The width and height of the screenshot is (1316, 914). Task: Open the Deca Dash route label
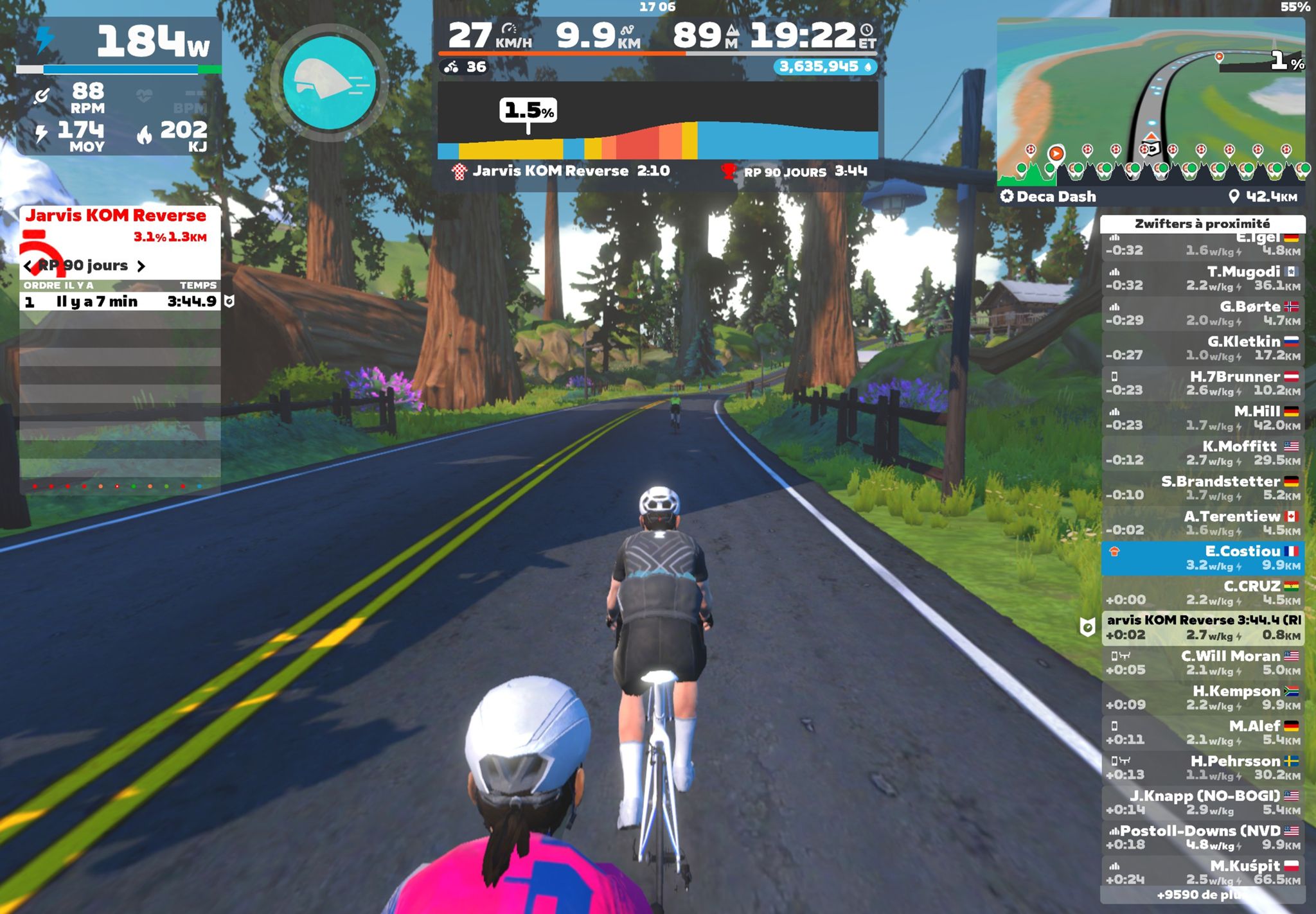pos(1056,197)
